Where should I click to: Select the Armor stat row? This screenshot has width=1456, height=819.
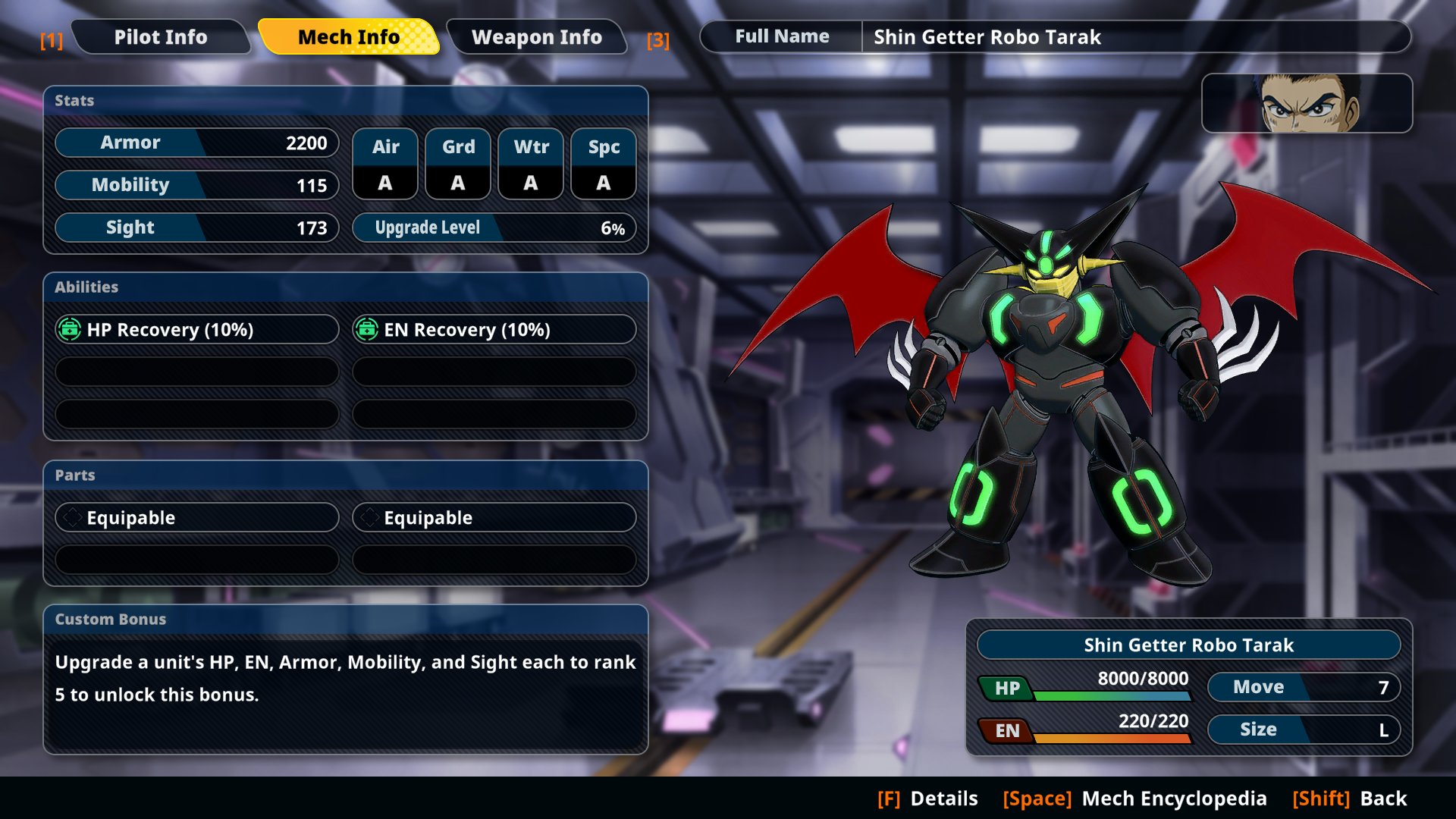(196, 143)
